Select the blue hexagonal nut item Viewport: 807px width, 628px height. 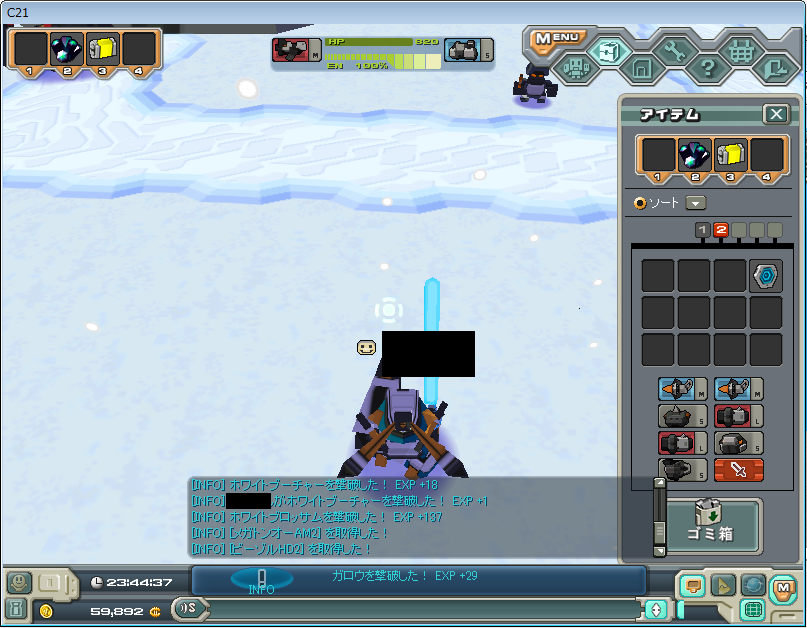coord(766,276)
